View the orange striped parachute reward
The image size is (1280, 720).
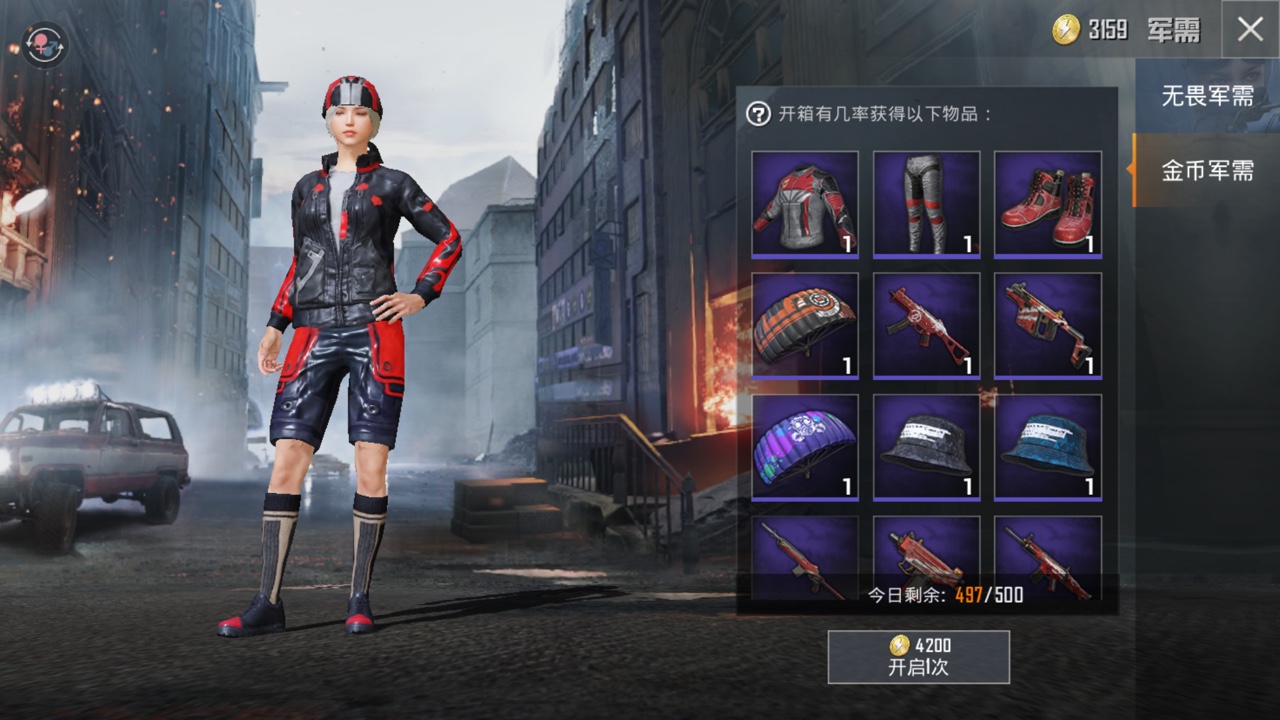pyautogui.click(x=805, y=326)
